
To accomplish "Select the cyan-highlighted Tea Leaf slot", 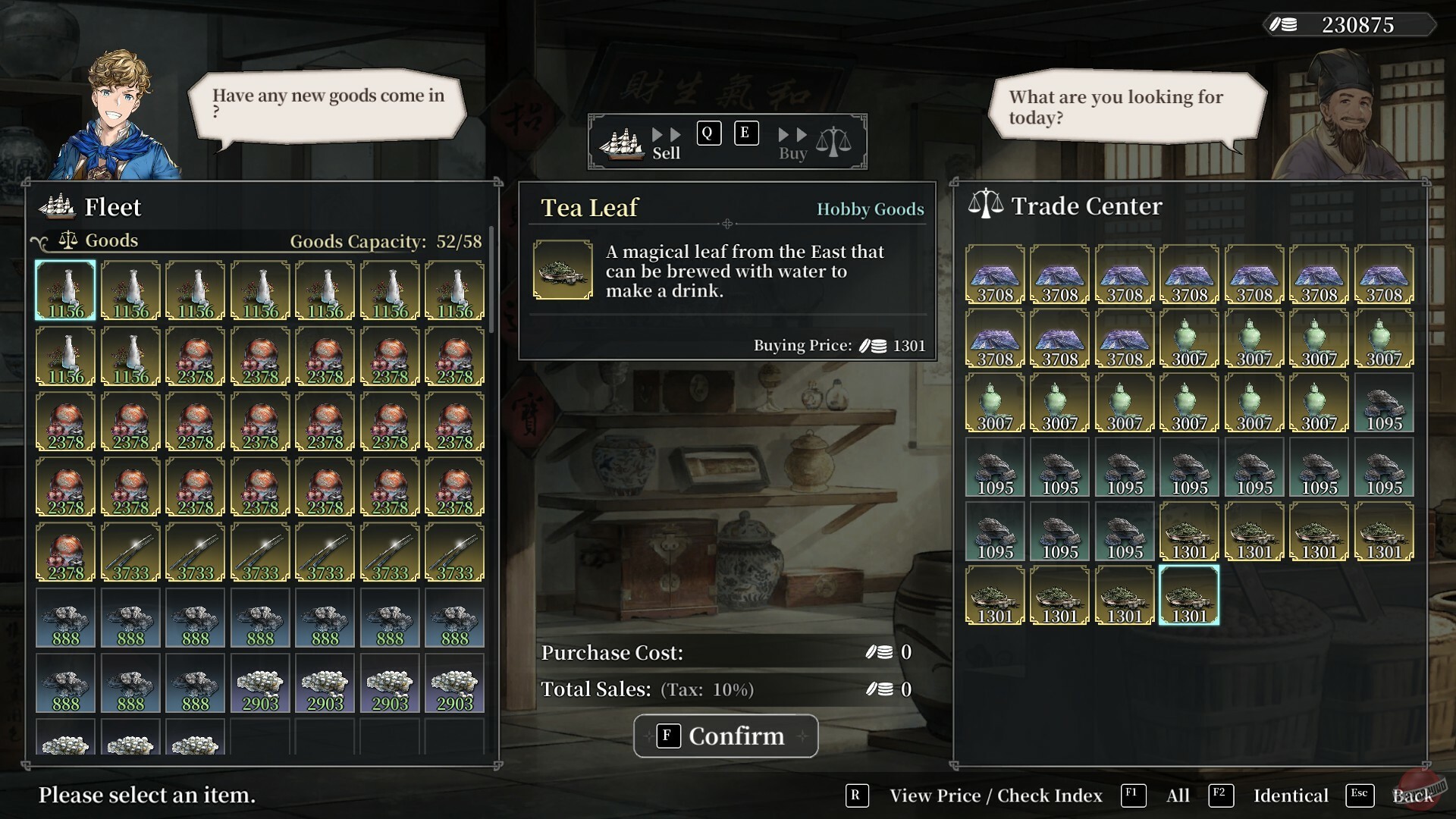I will (x=1189, y=595).
